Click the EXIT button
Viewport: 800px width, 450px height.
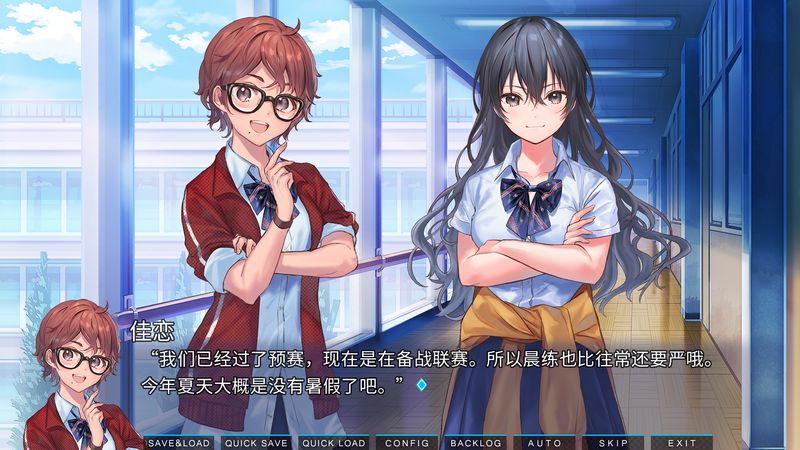point(682,442)
